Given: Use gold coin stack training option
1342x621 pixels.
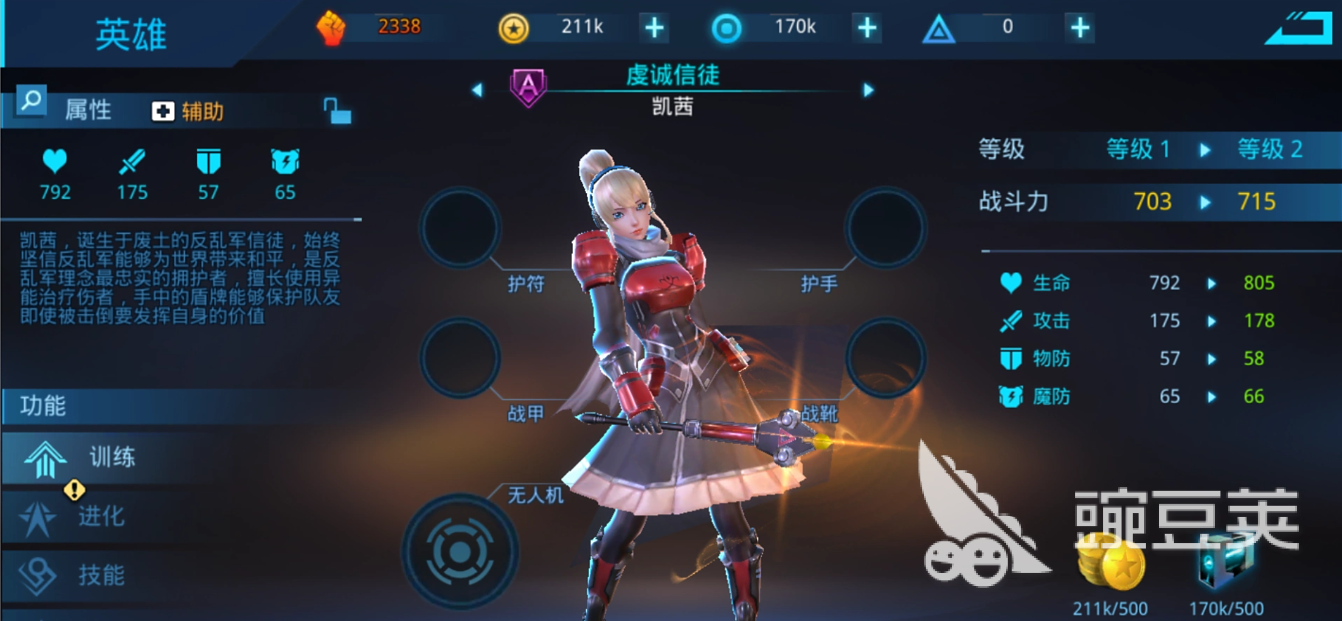Looking at the screenshot, I should pyautogui.click(x=1111, y=568).
